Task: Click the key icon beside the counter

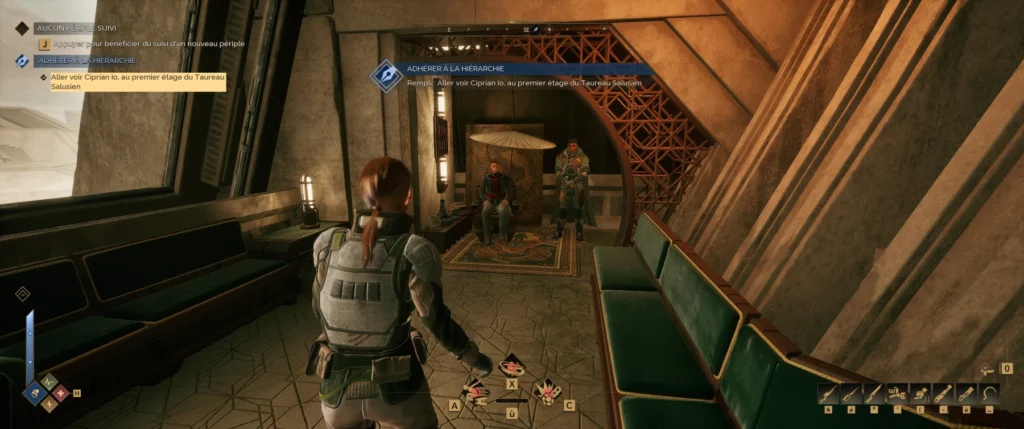Action: click(x=988, y=368)
